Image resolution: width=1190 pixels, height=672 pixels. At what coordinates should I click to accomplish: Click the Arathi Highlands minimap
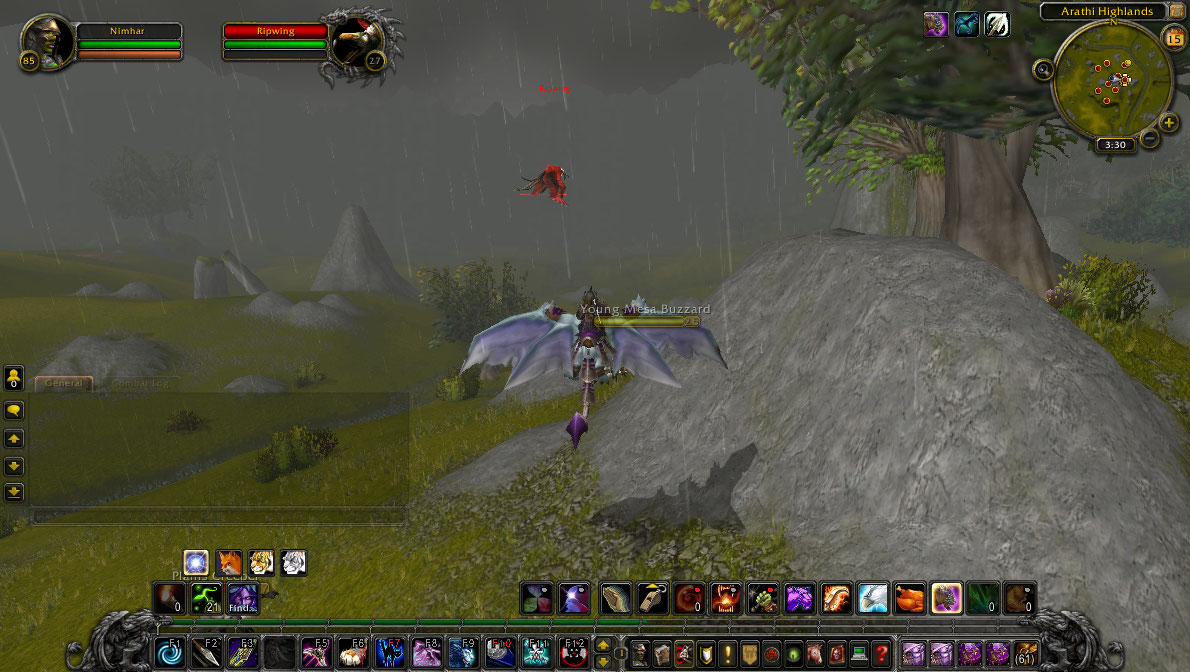(1112, 78)
